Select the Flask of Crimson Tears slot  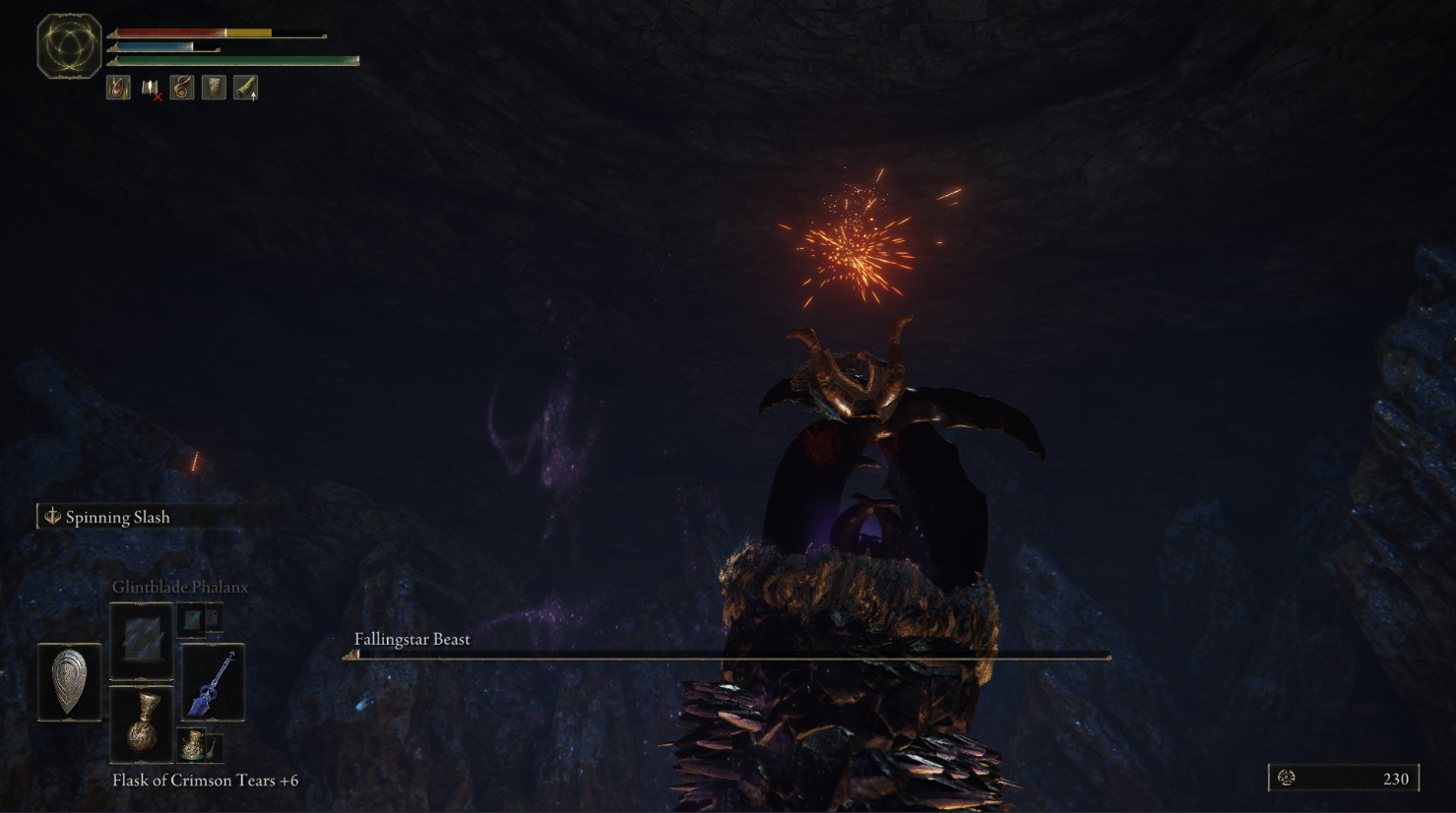coord(142,725)
